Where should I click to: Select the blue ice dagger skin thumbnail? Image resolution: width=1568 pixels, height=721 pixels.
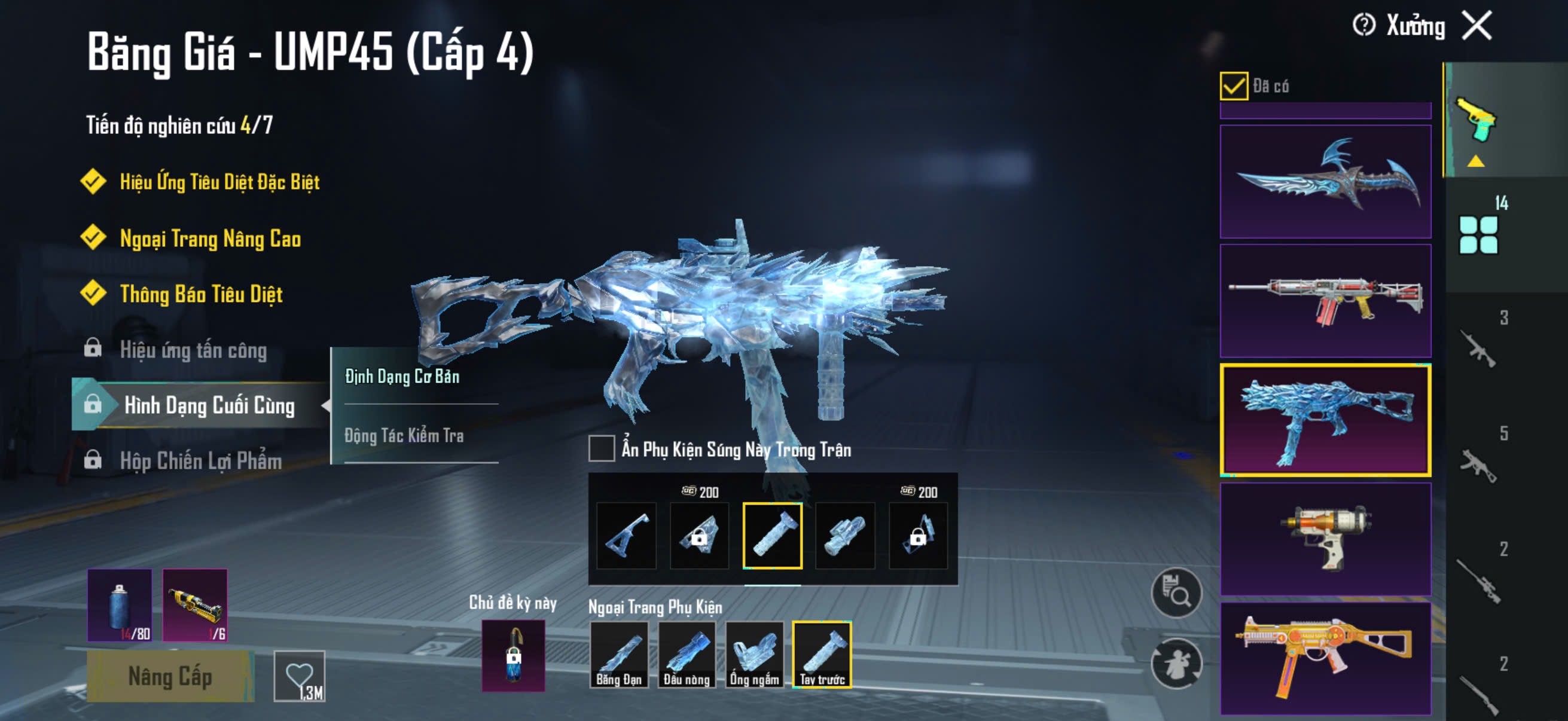(x=1325, y=181)
